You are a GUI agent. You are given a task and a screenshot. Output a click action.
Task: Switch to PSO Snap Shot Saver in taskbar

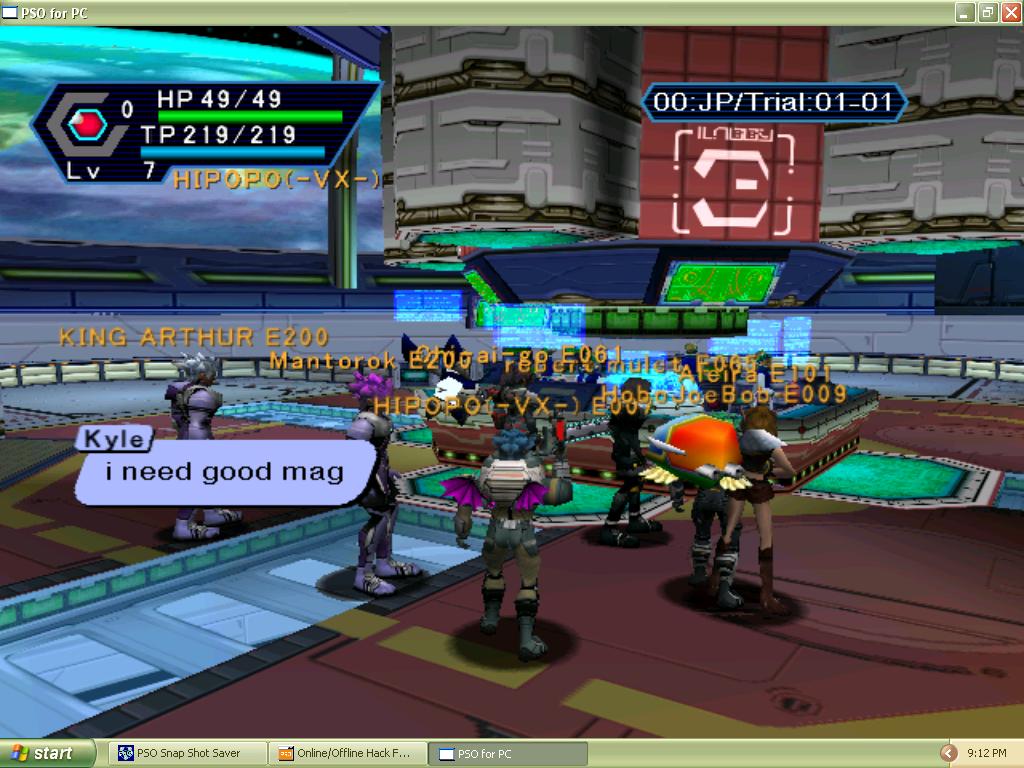coord(187,753)
